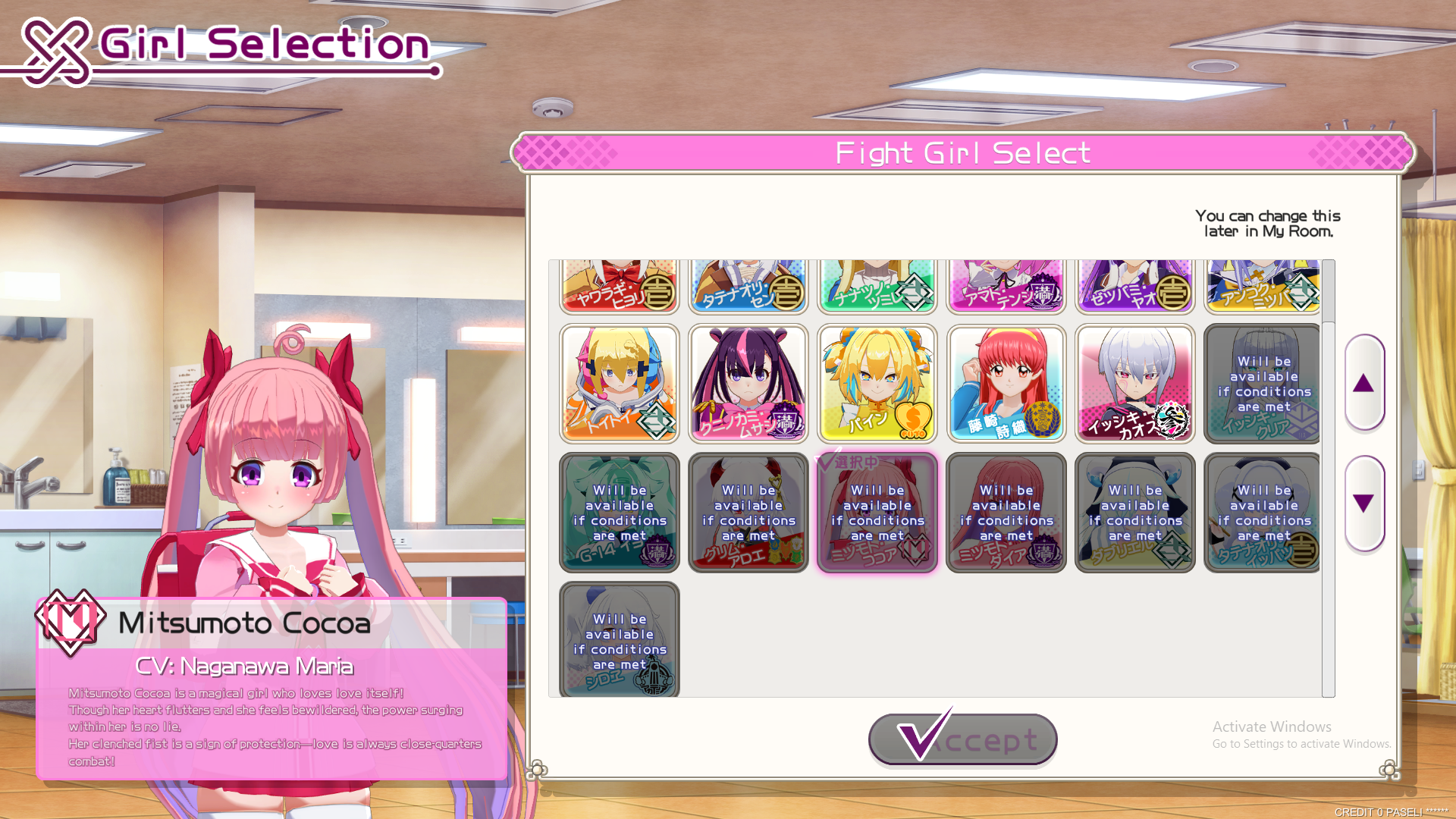1456x819 pixels.
Task: Click the down arrow scroll button
Action: [1364, 504]
